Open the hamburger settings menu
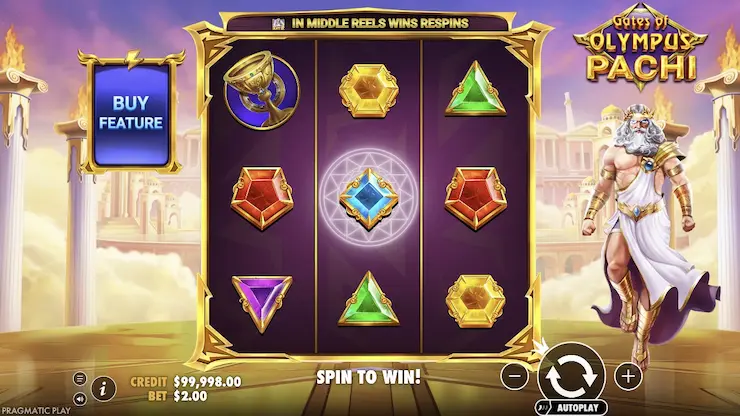 [80, 379]
